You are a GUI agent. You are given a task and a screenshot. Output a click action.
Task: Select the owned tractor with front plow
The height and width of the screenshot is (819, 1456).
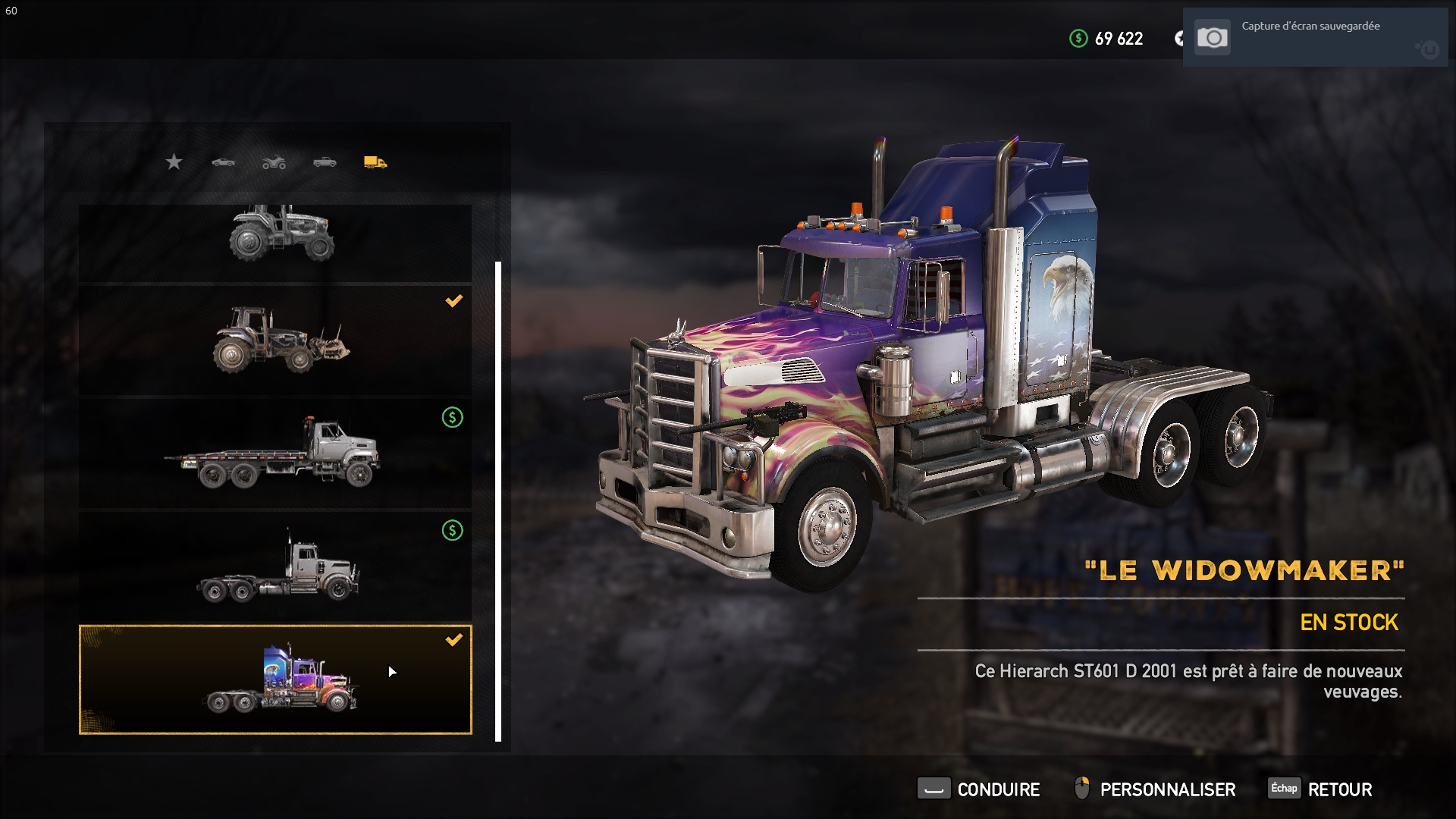[x=275, y=340]
